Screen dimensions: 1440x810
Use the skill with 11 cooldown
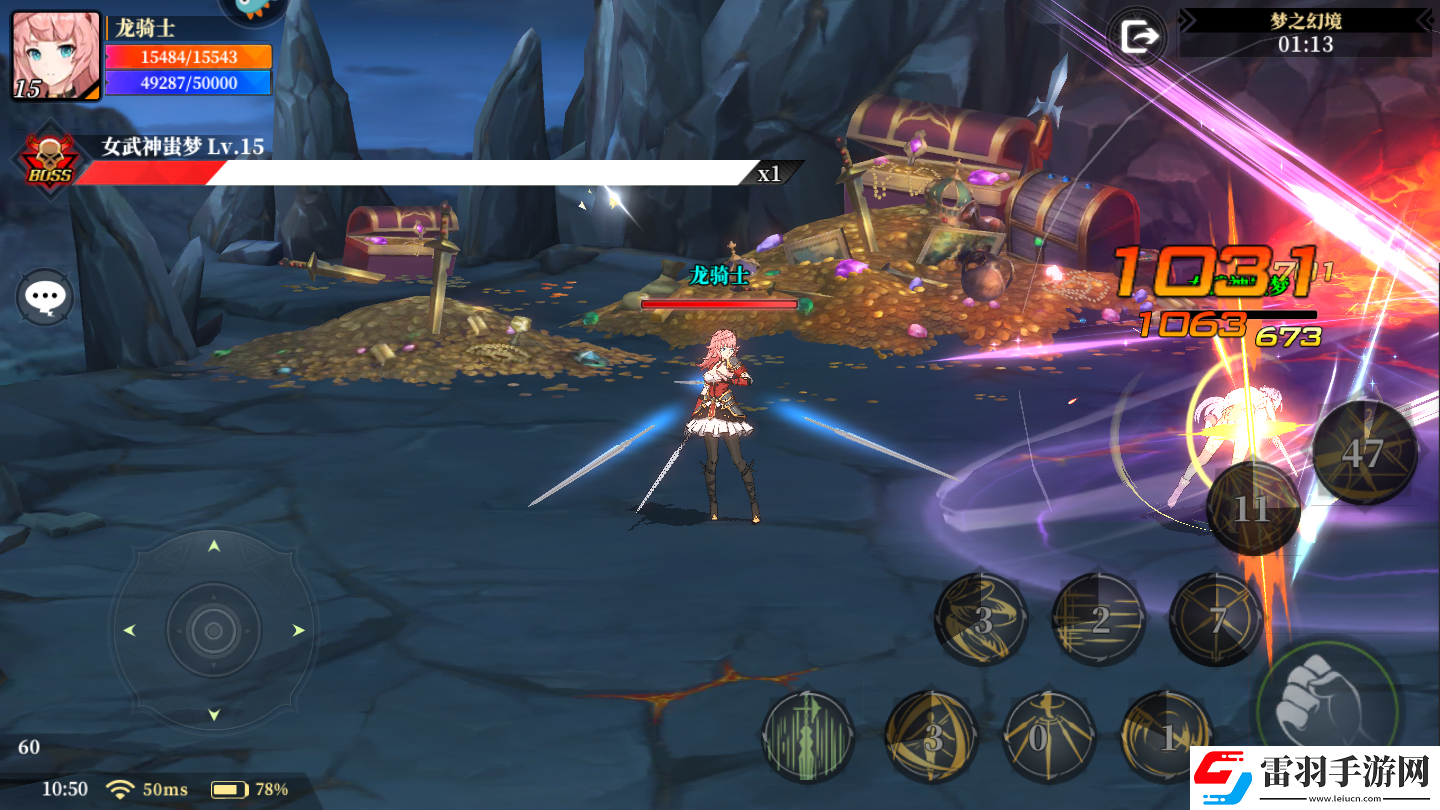tap(1253, 509)
